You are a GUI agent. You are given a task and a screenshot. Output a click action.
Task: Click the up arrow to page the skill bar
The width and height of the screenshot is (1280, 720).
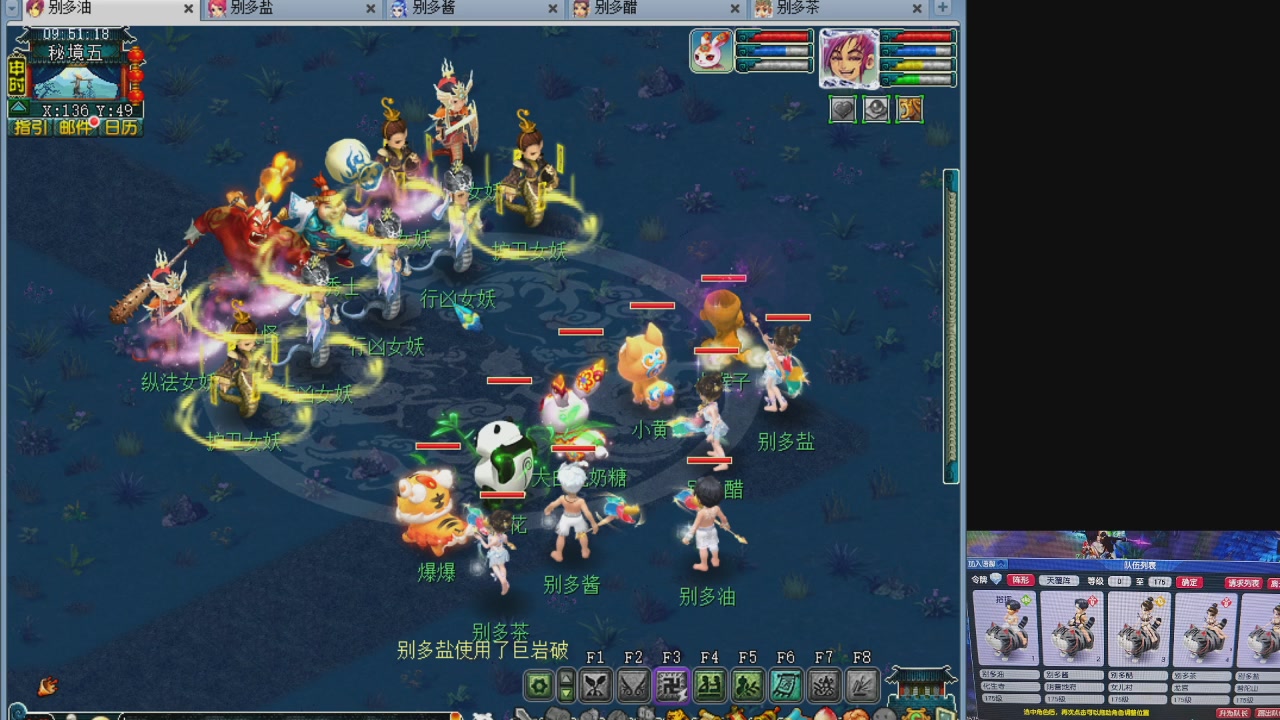pyautogui.click(x=565, y=677)
